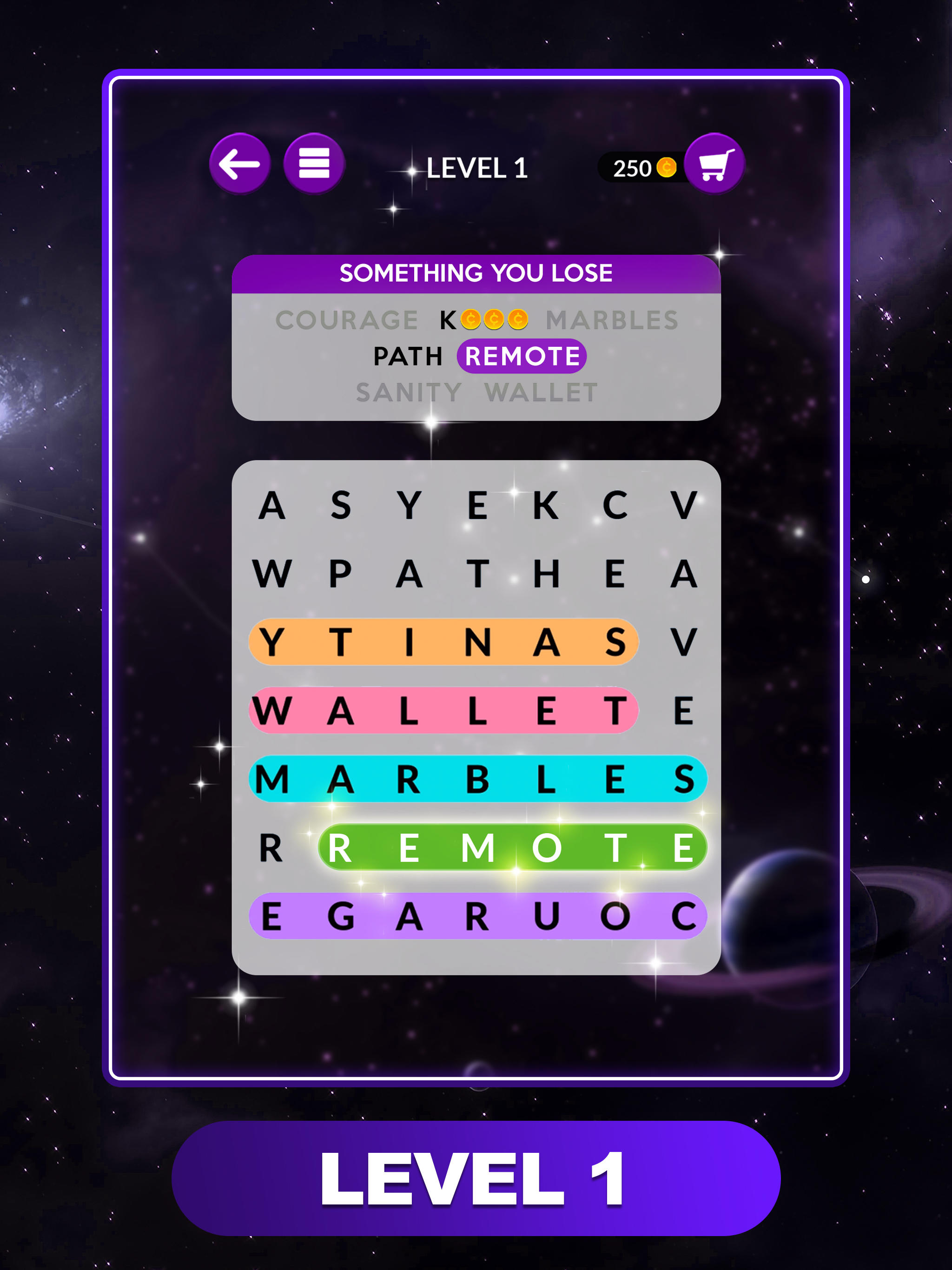Click the last coin on the hidden word

(x=517, y=318)
